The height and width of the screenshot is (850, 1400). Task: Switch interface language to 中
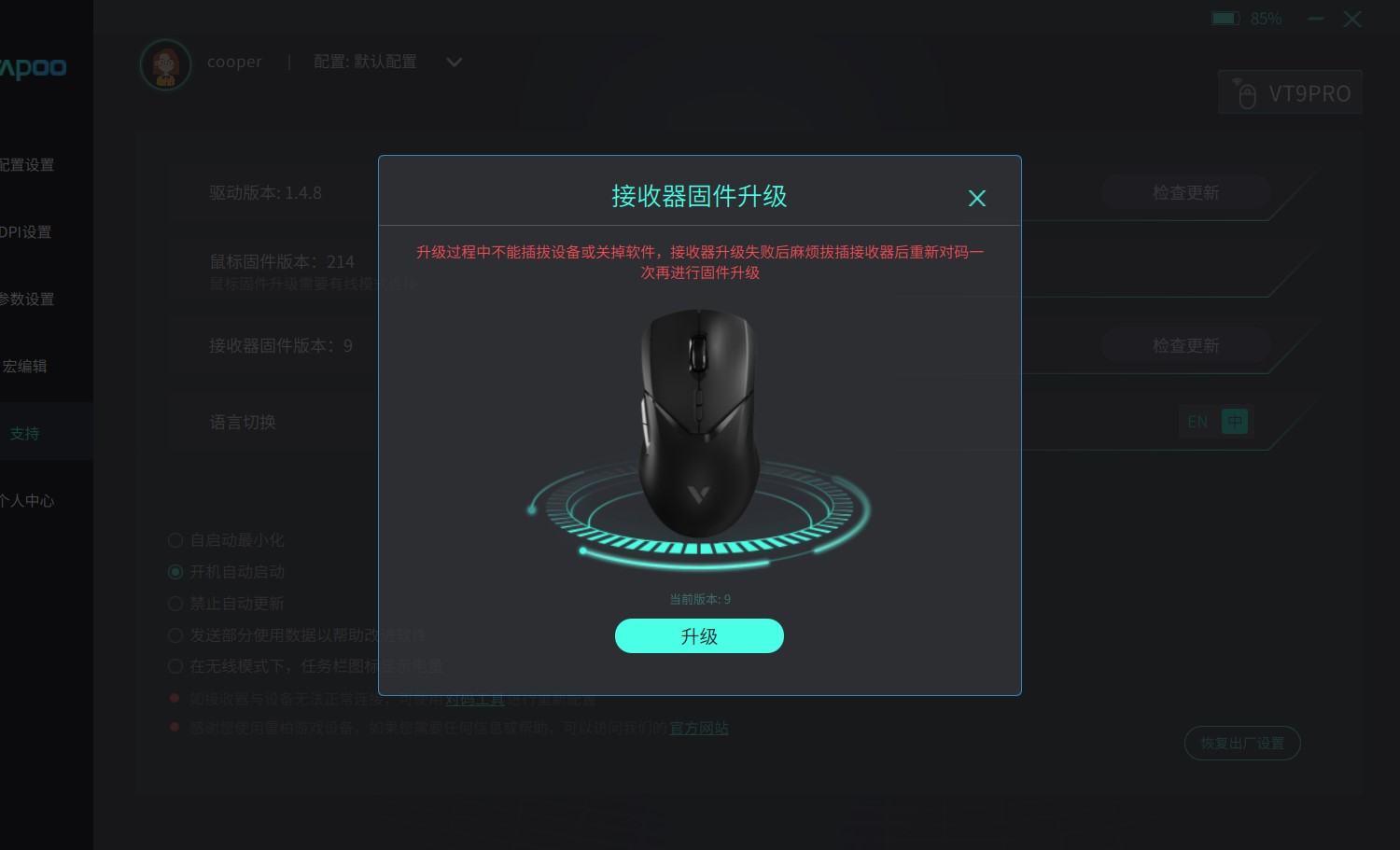pyautogui.click(x=1235, y=421)
